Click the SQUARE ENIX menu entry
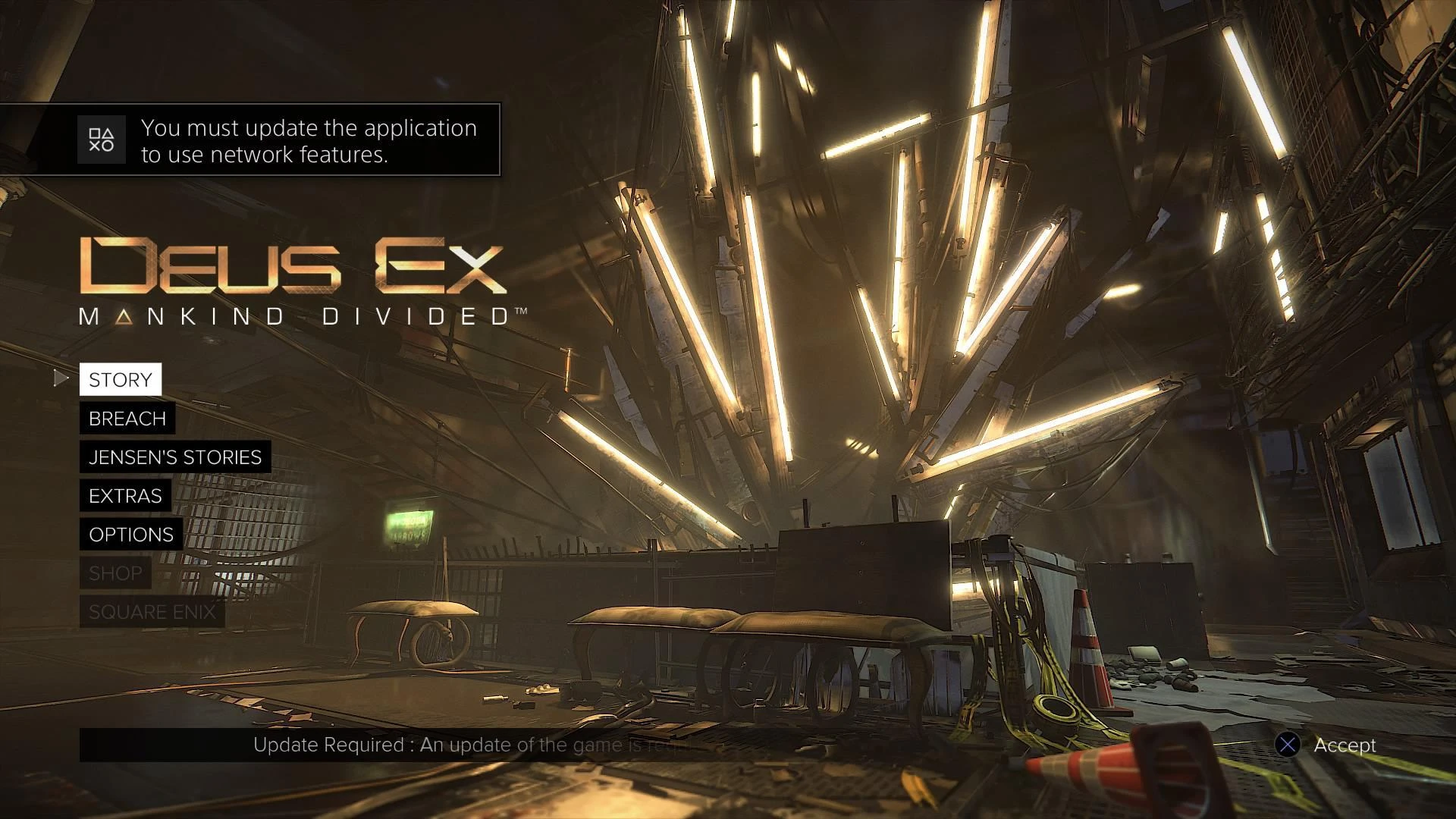 (x=152, y=611)
